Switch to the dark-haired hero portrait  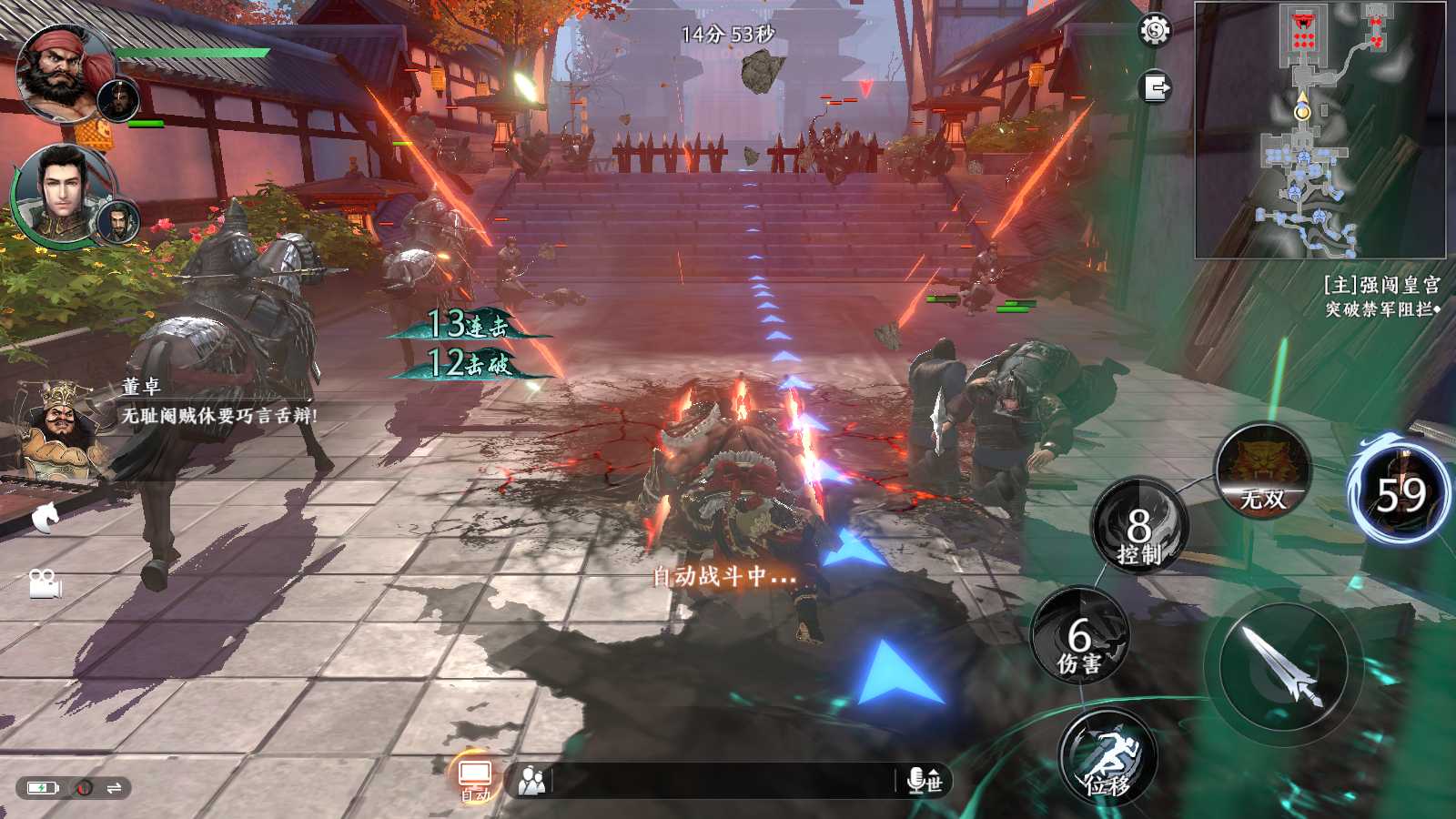pos(62,193)
